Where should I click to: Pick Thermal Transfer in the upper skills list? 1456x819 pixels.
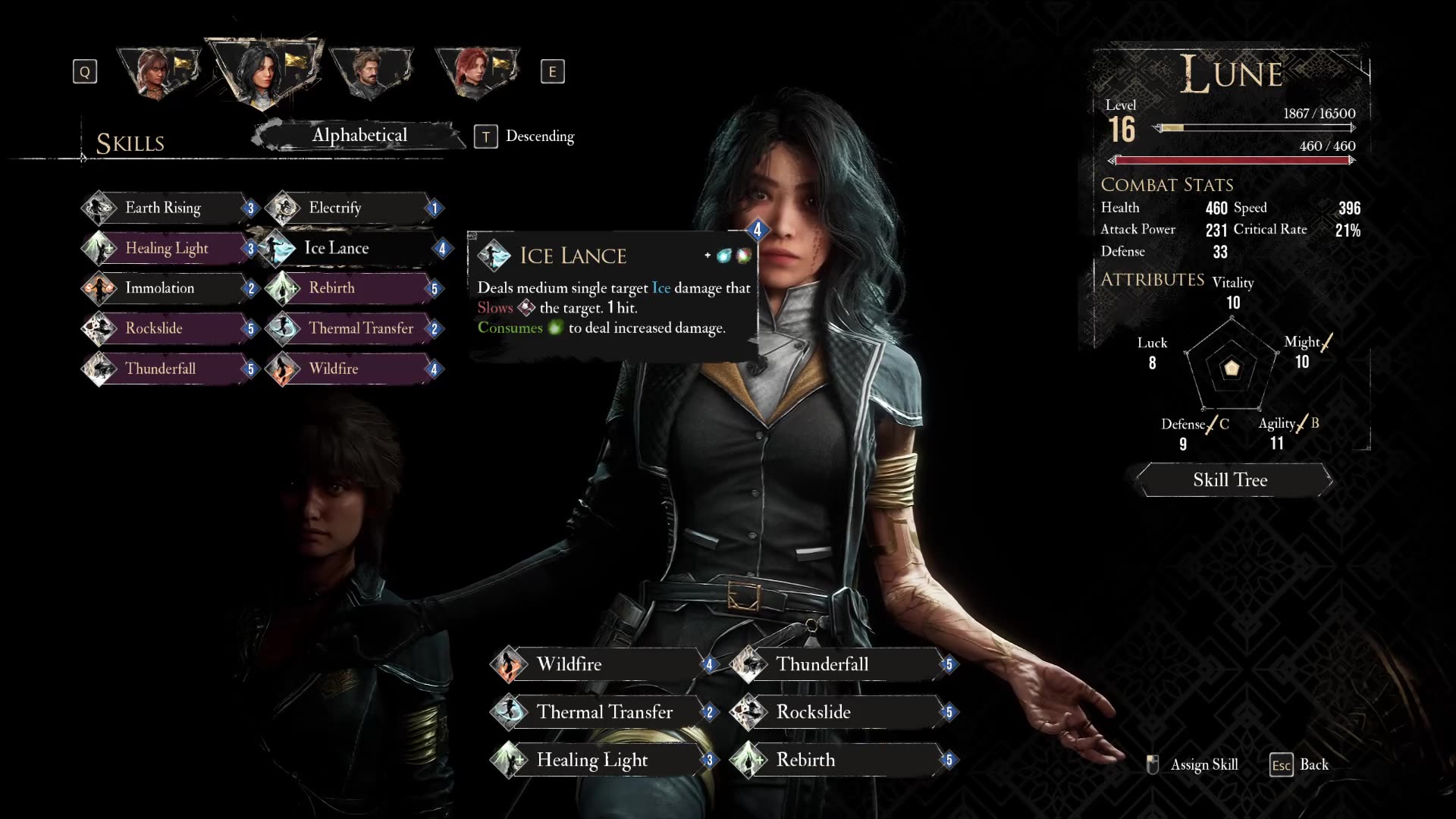pyautogui.click(x=356, y=328)
